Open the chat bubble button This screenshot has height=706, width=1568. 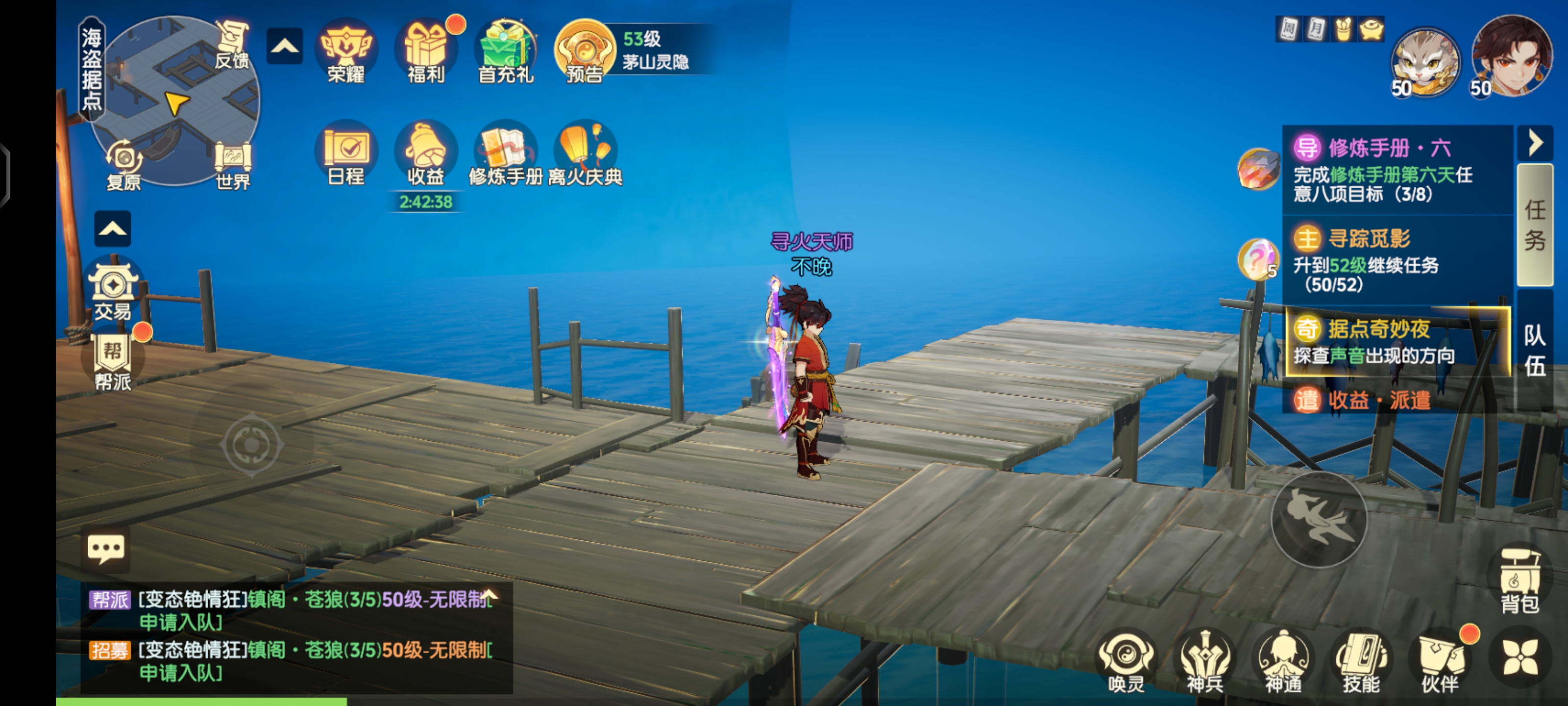(x=106, y=549)
